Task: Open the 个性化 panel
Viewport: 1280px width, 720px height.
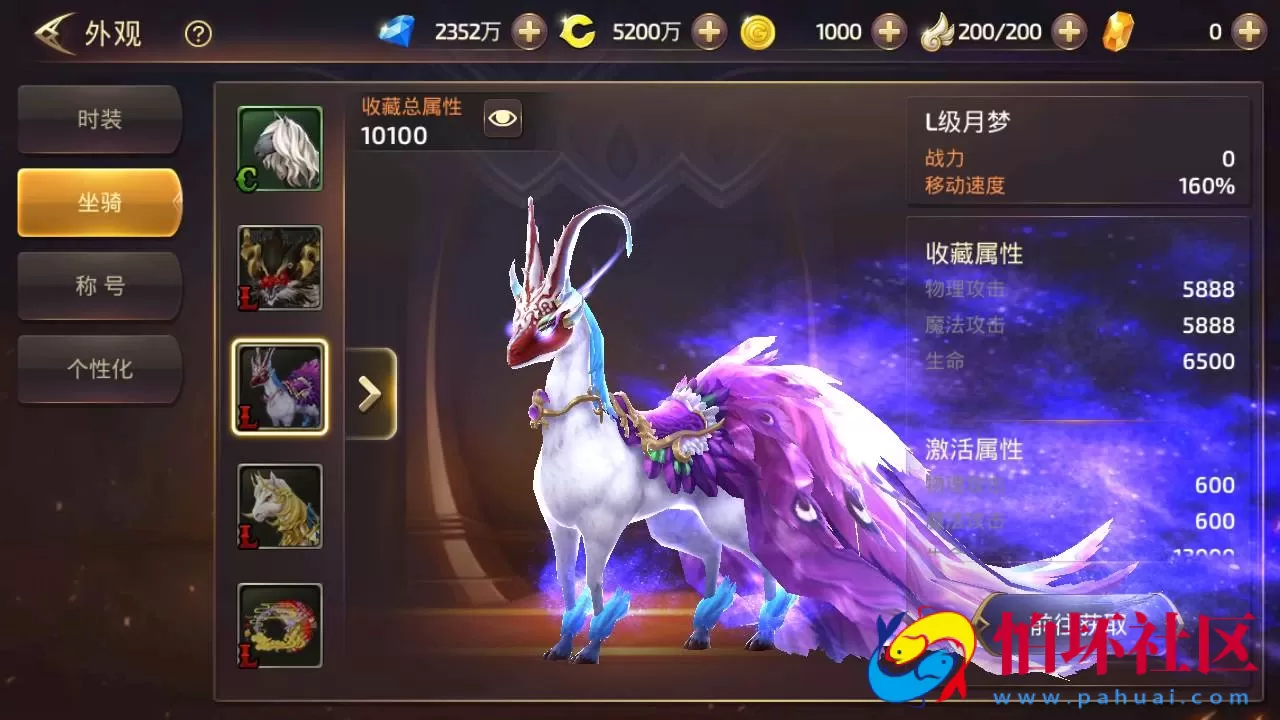Action: pyautogui.click(x=99, y=369)
